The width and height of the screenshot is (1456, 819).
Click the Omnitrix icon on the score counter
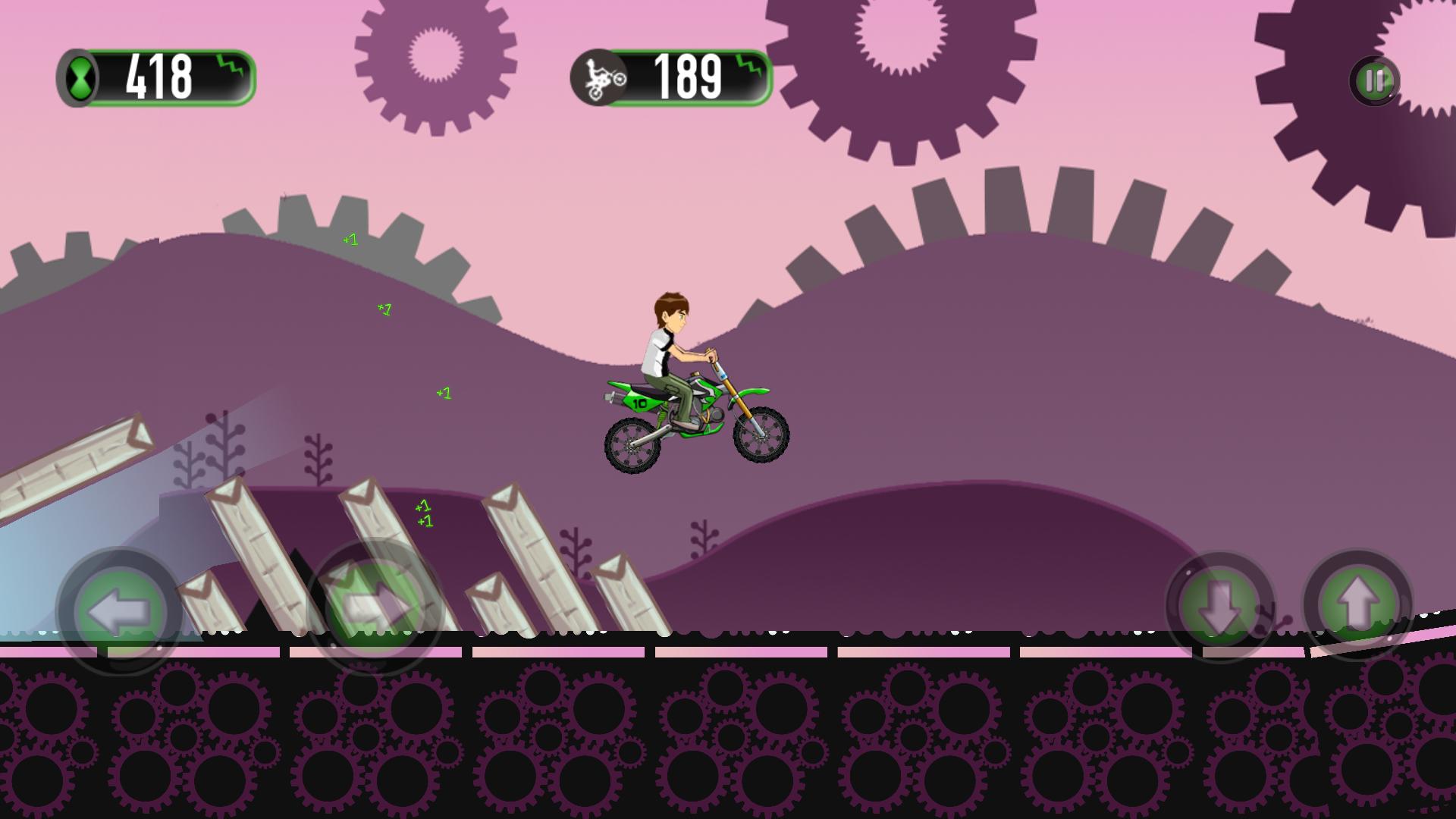click(81, 78)
